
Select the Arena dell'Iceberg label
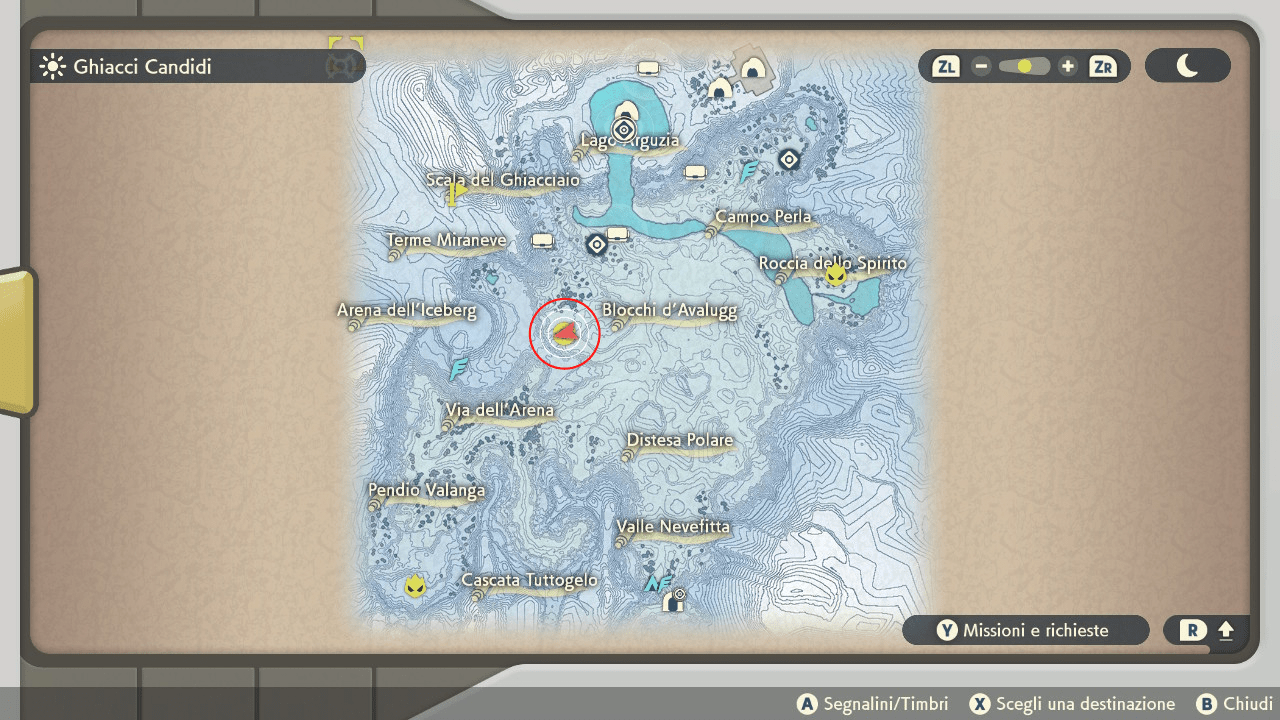407,311
